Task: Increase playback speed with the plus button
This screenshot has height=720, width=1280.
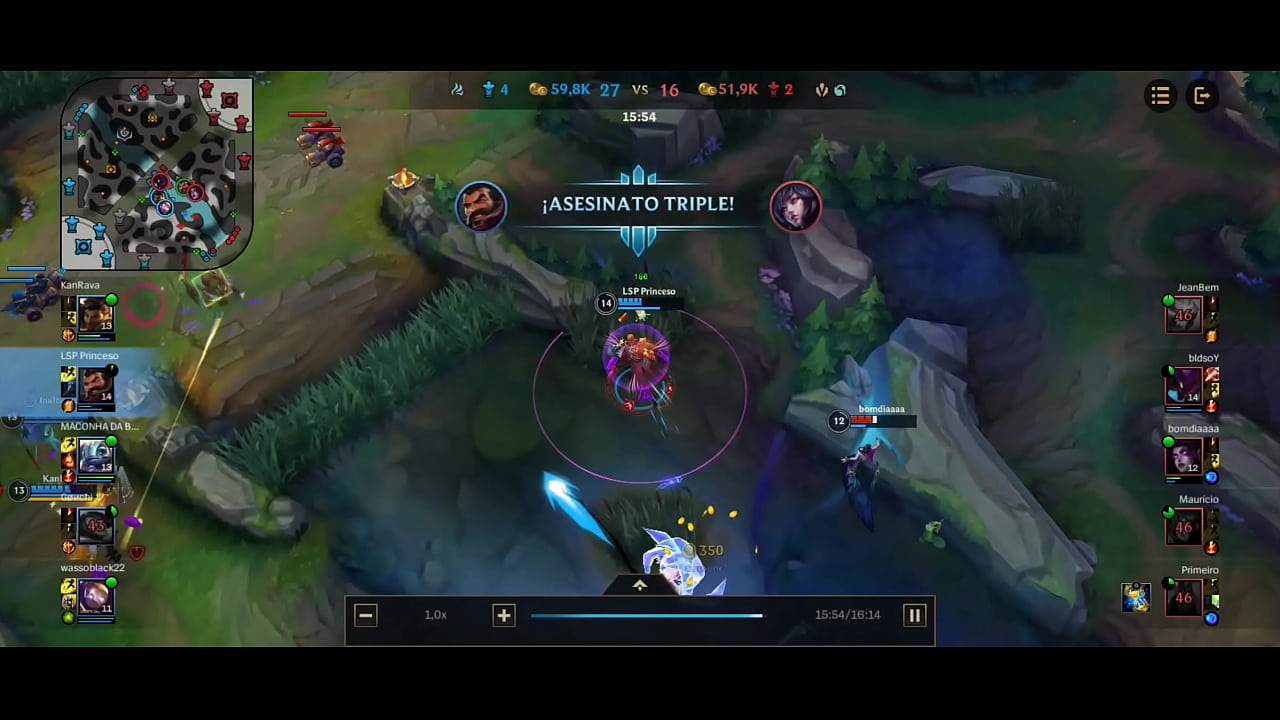Action: [503, 615]
